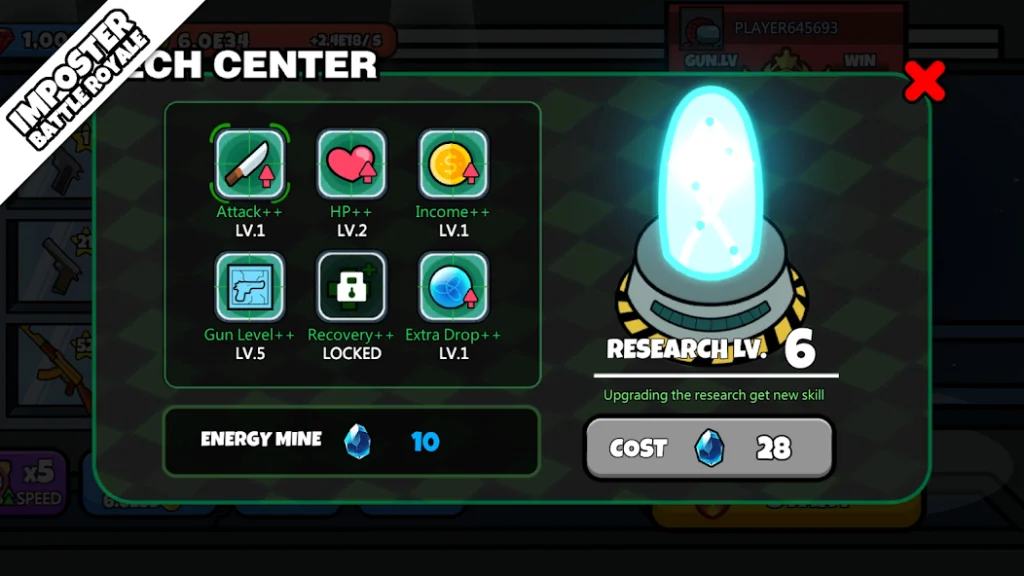This screenshot has height=576, width=1024.
Task: Click the locked Recovery++ skill
Action: 351,287
